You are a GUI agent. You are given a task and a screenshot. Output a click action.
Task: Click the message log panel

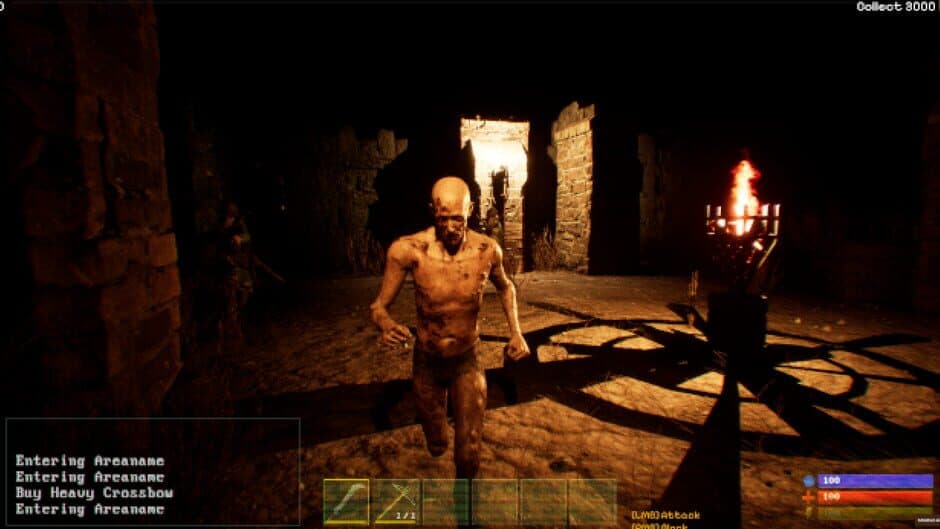152,472
